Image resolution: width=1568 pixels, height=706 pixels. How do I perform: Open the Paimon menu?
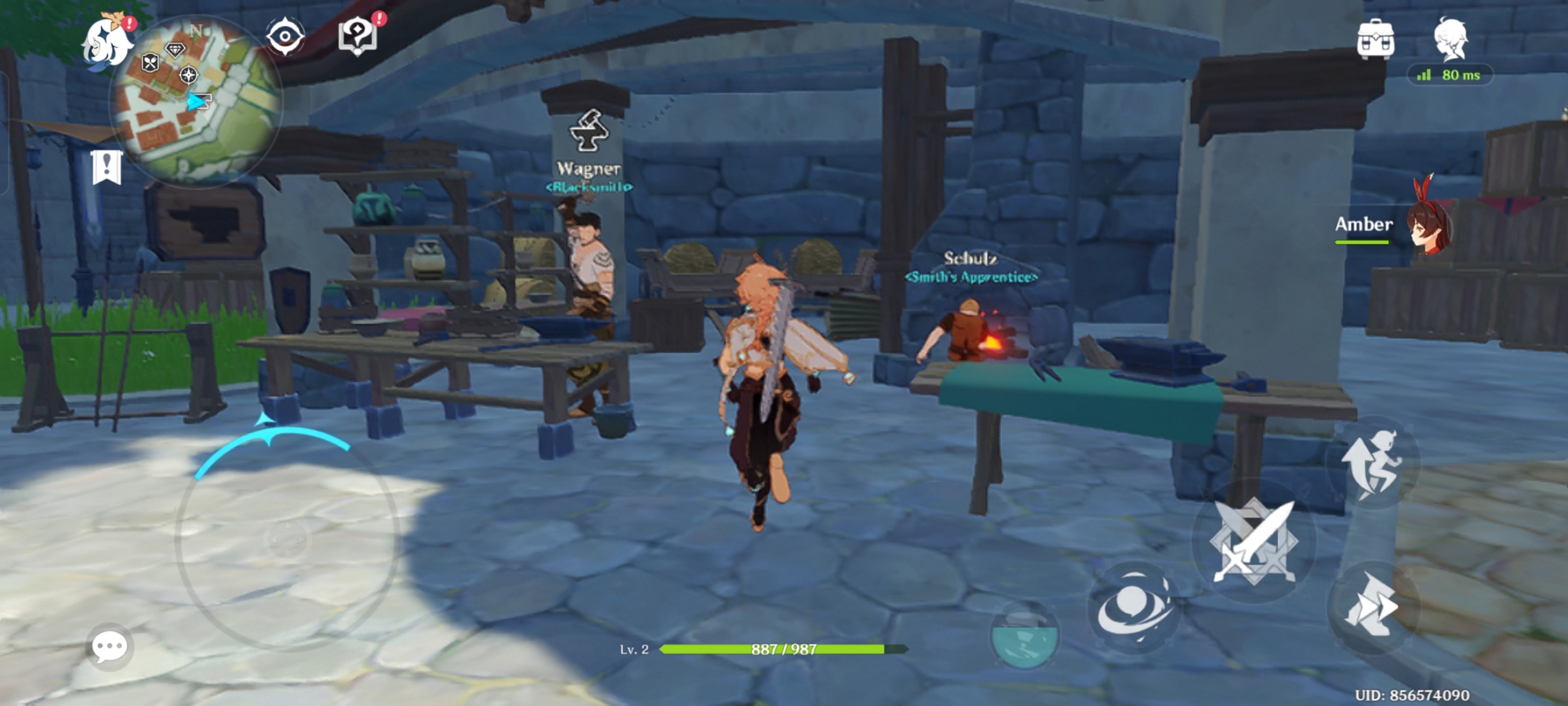tap(108, 42)
